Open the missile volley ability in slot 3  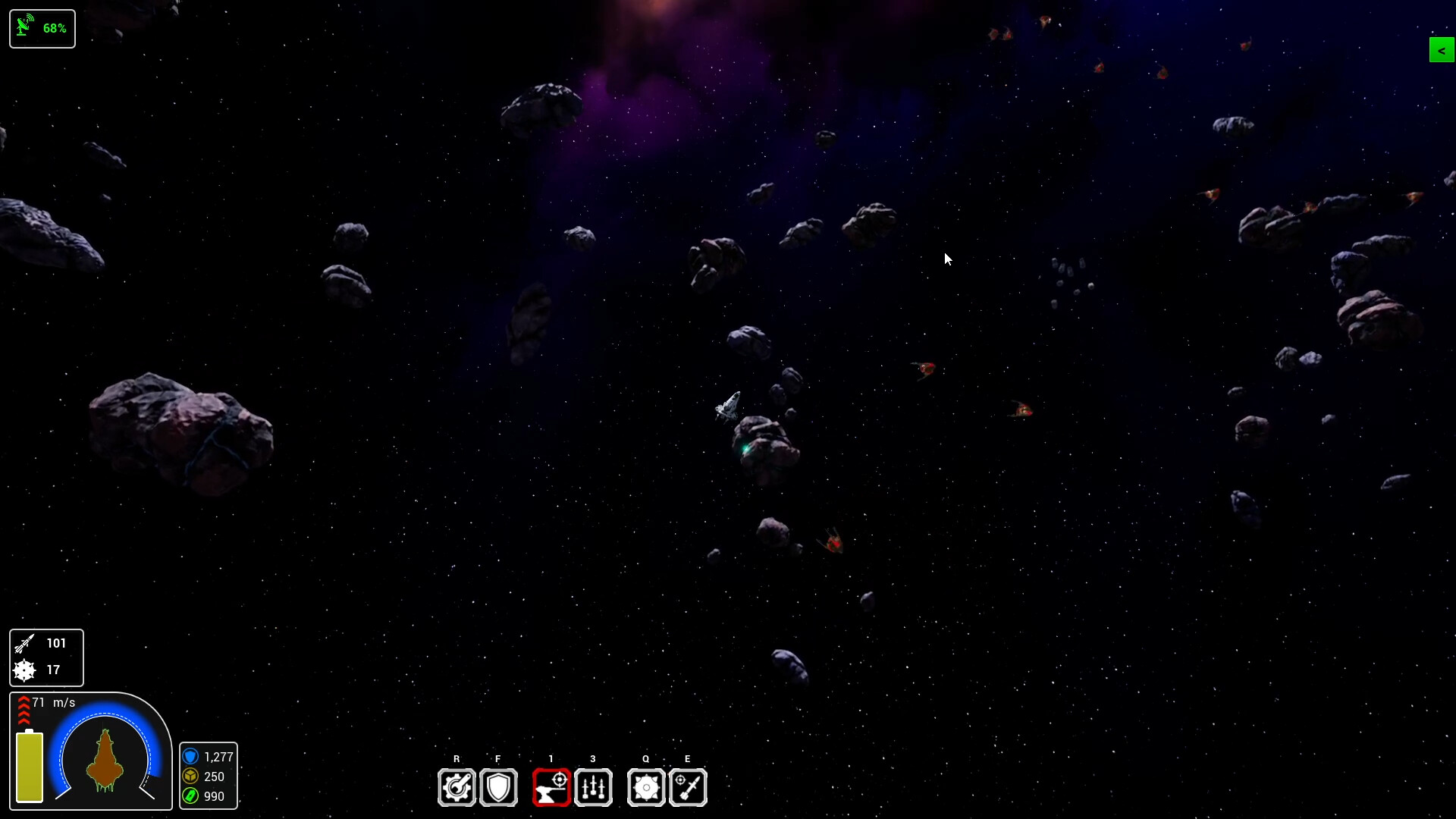click(x=593, y=788)
